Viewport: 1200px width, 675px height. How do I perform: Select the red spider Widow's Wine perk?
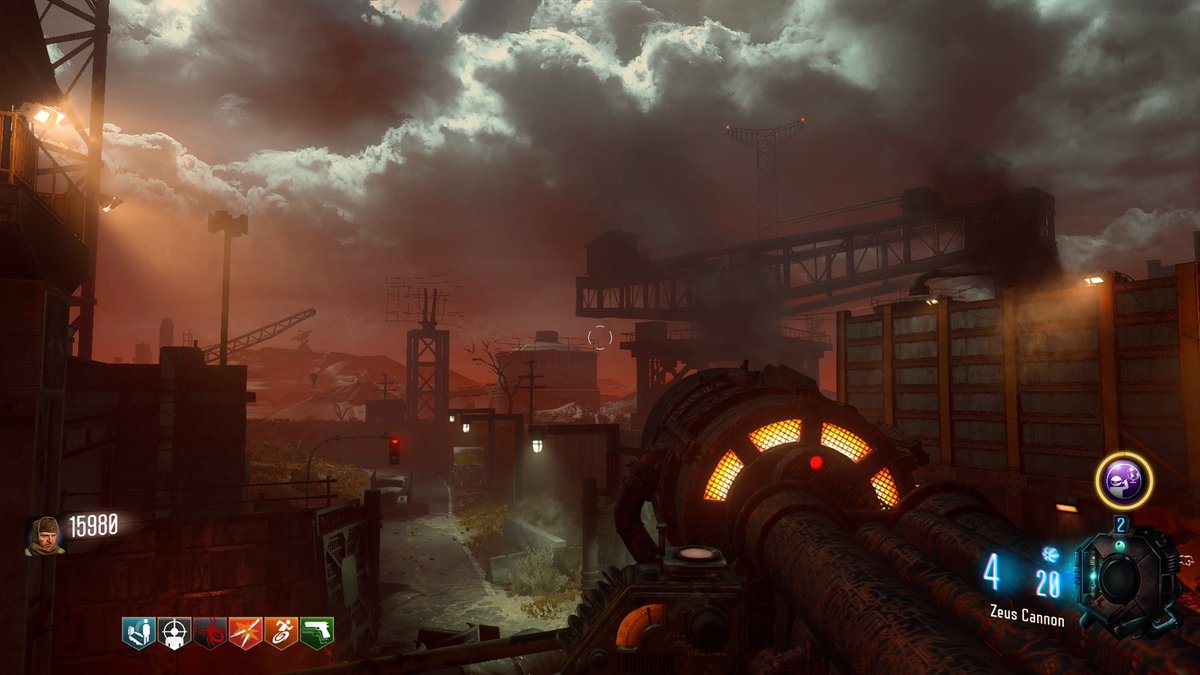tap(210, 632)
